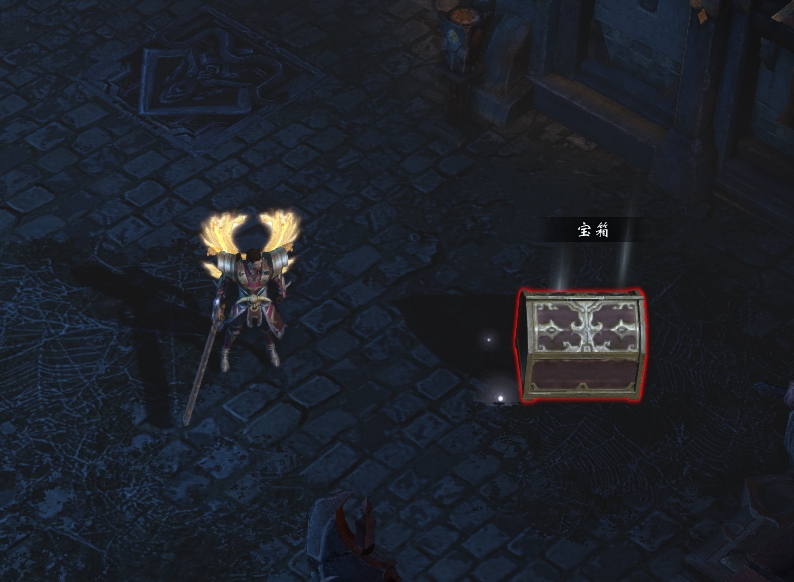Click the 宝箱 name label

[593, 231]
